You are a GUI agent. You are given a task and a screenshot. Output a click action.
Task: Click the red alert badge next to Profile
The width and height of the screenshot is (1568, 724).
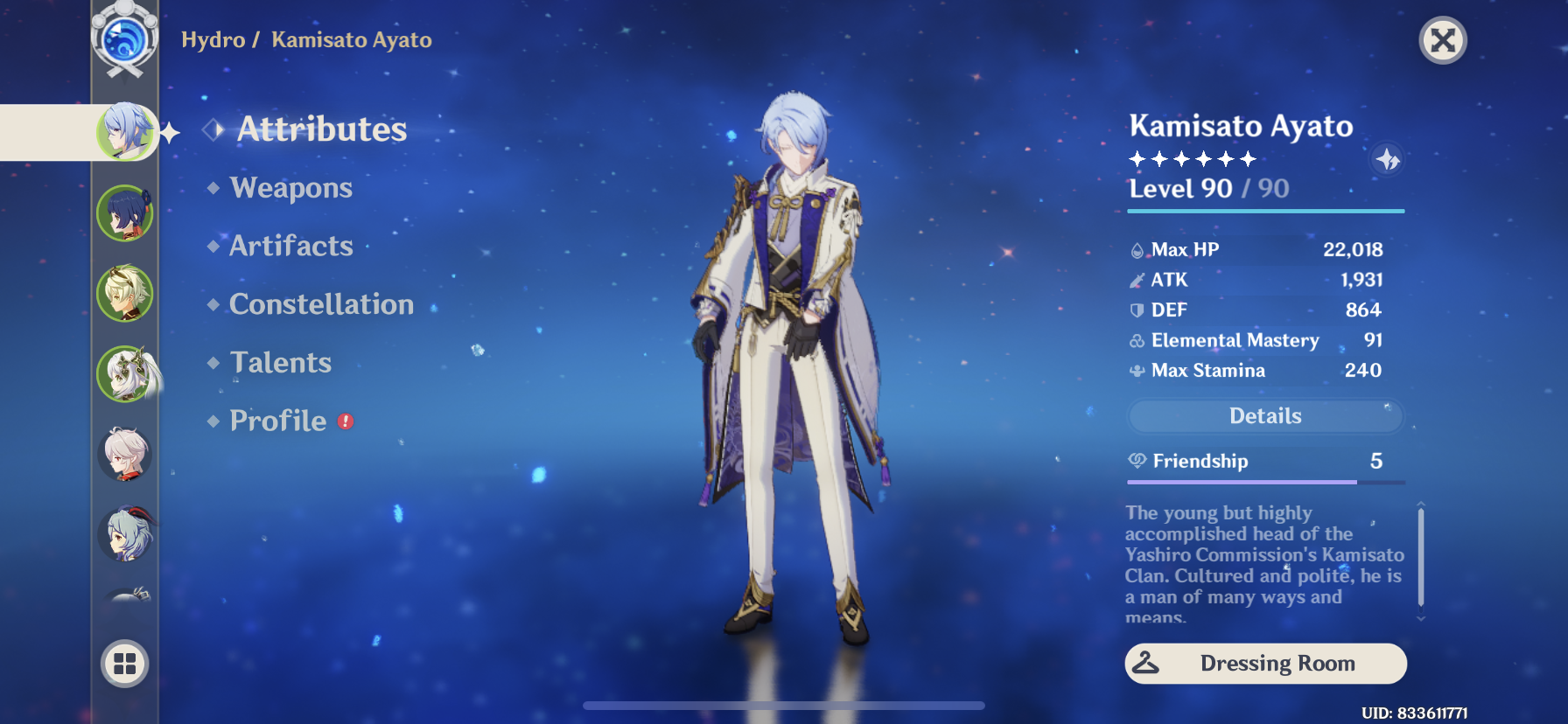click(x=344, y=421)
